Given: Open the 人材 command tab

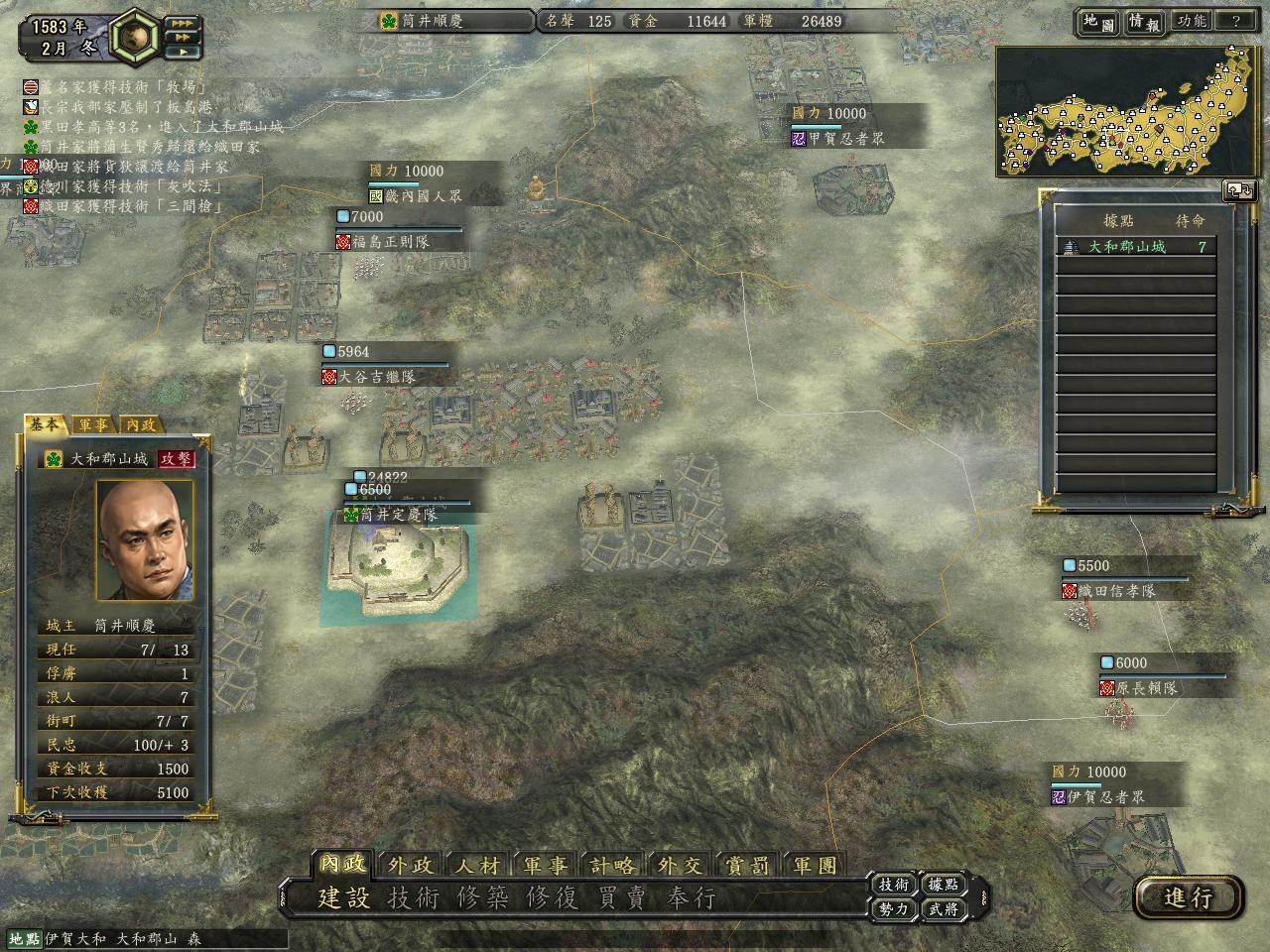Looking at the screenshot, I should click(477, 865).
